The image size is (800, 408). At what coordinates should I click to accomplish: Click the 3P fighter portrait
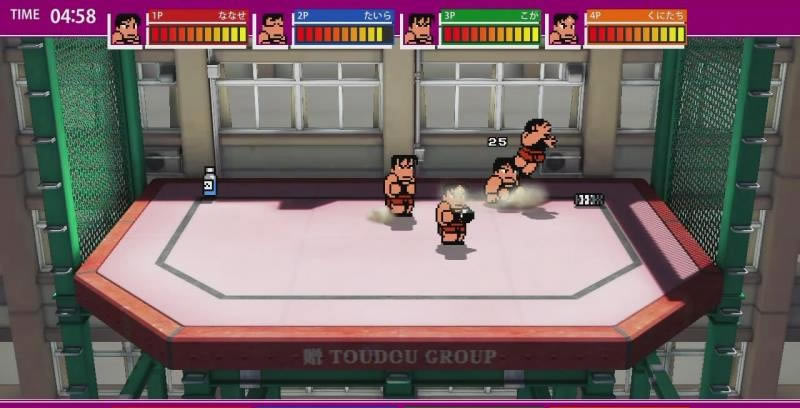point(419,29)
